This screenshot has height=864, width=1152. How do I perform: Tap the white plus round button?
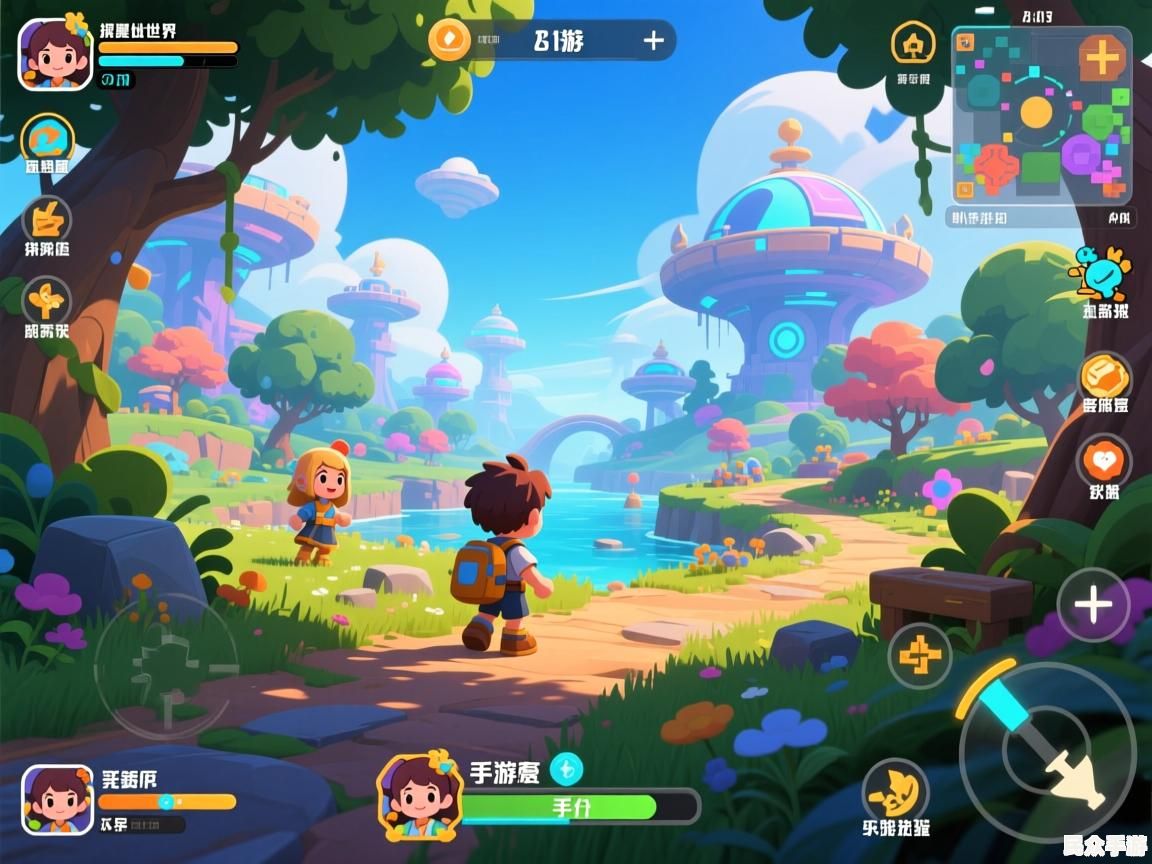click(1093, 604)
